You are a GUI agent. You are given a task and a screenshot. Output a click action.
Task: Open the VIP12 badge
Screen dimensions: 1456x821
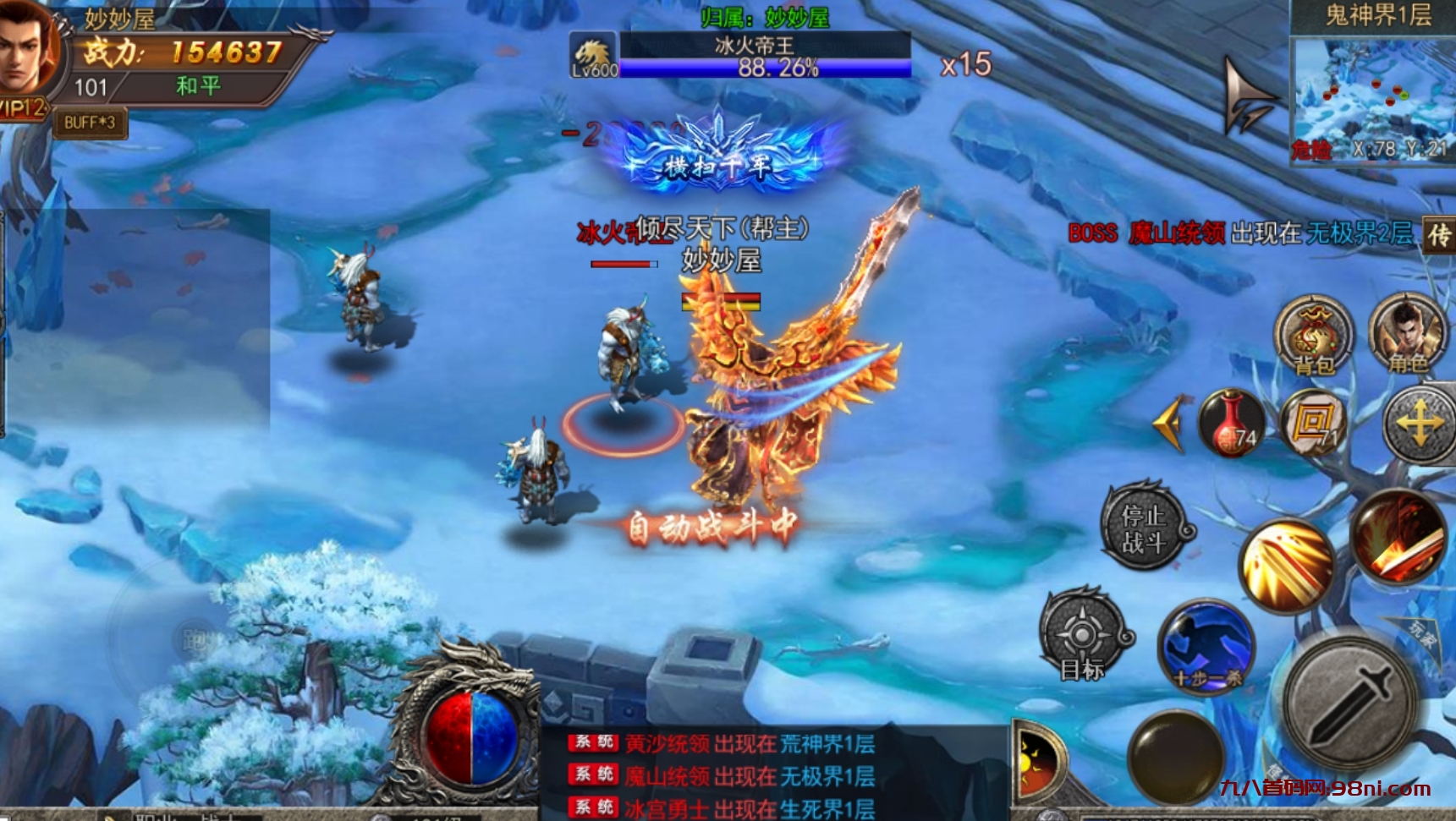[x=23, y=108]
